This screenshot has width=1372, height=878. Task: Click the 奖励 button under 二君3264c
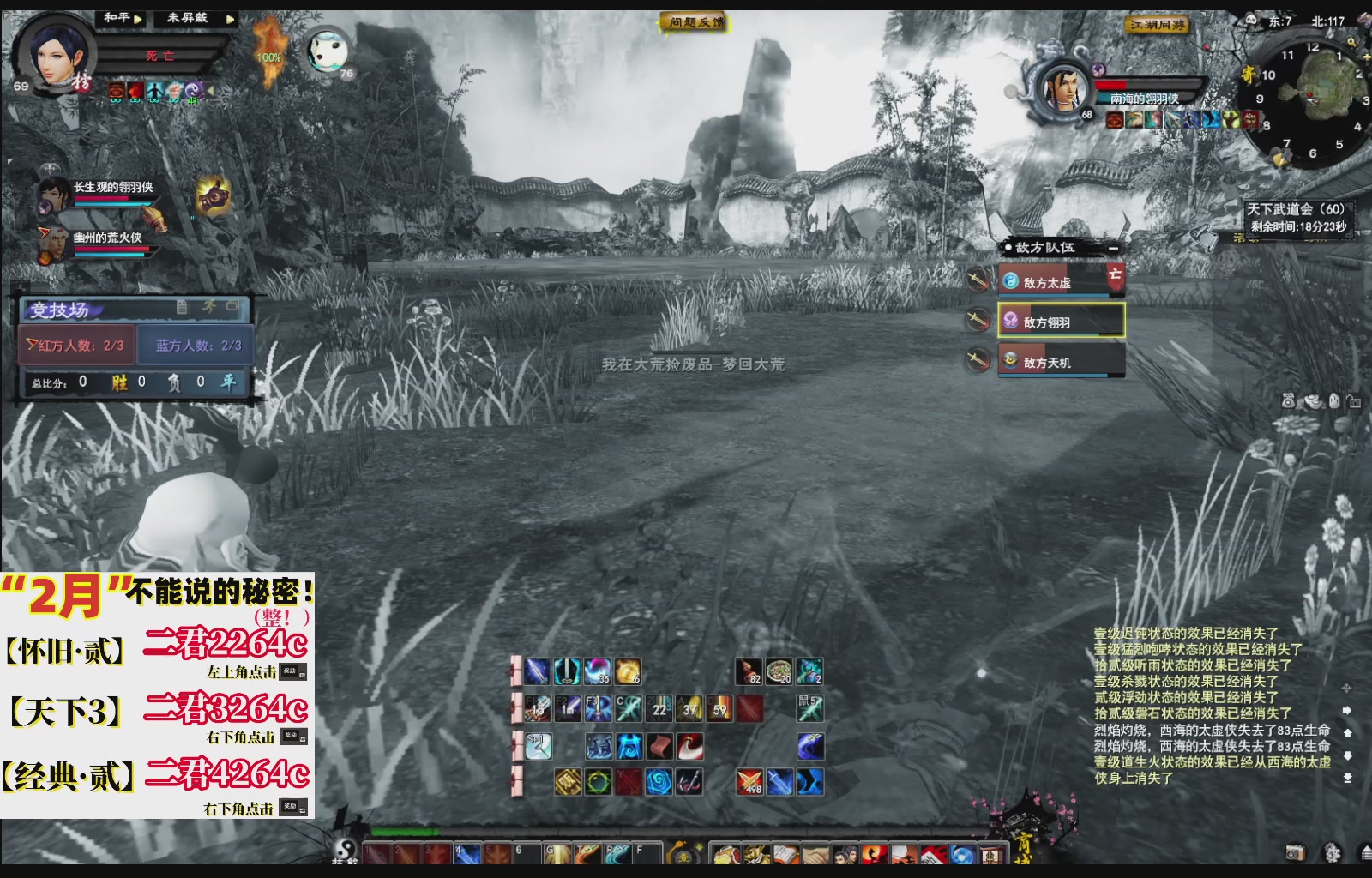click(x=295, y=736)
